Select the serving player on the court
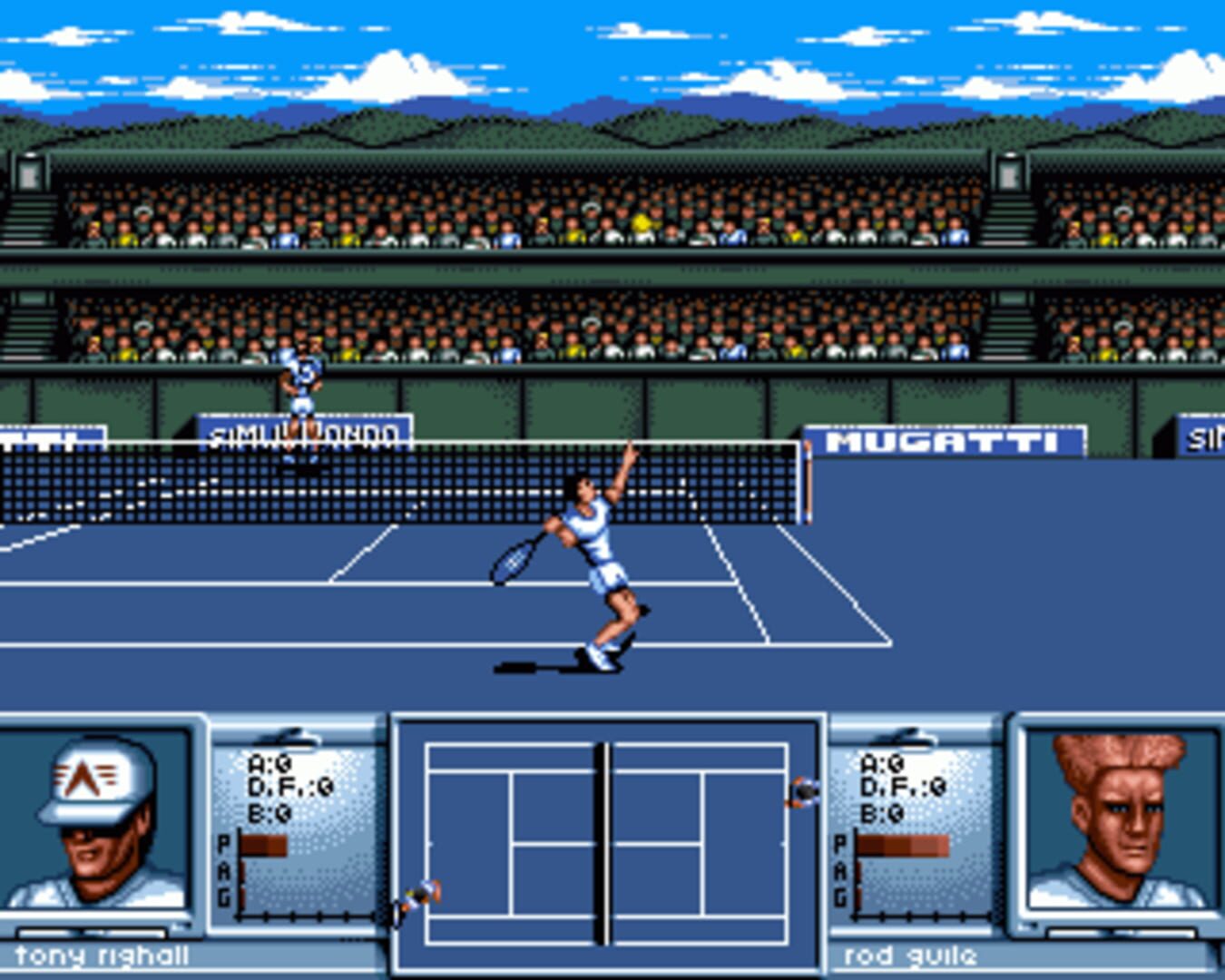Image resolution: width=1225 pixels, height=980 pixels. pos(590,544)
